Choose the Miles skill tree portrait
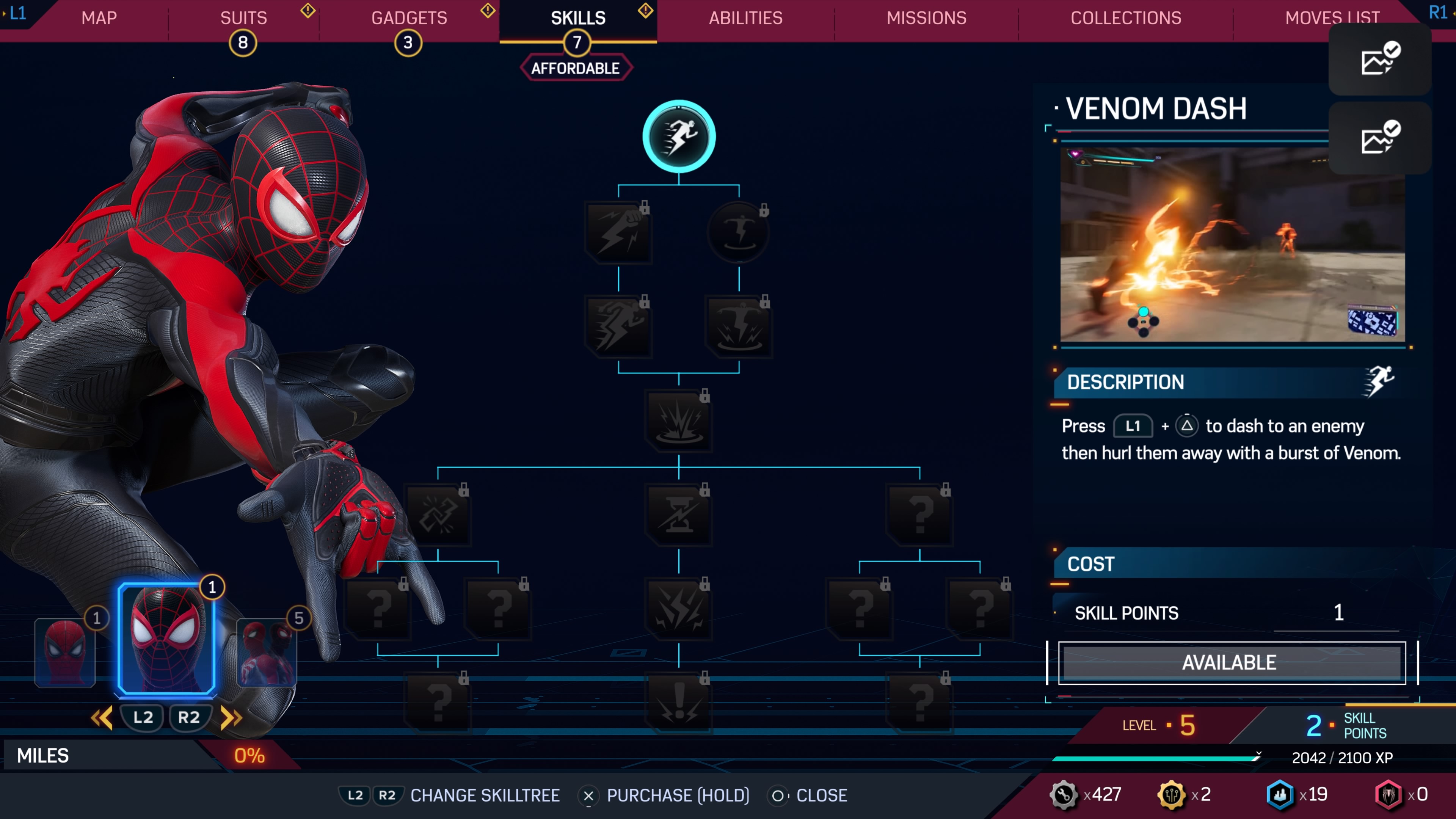This screenshot has height=819, width=1456. (x=166, y=639)
